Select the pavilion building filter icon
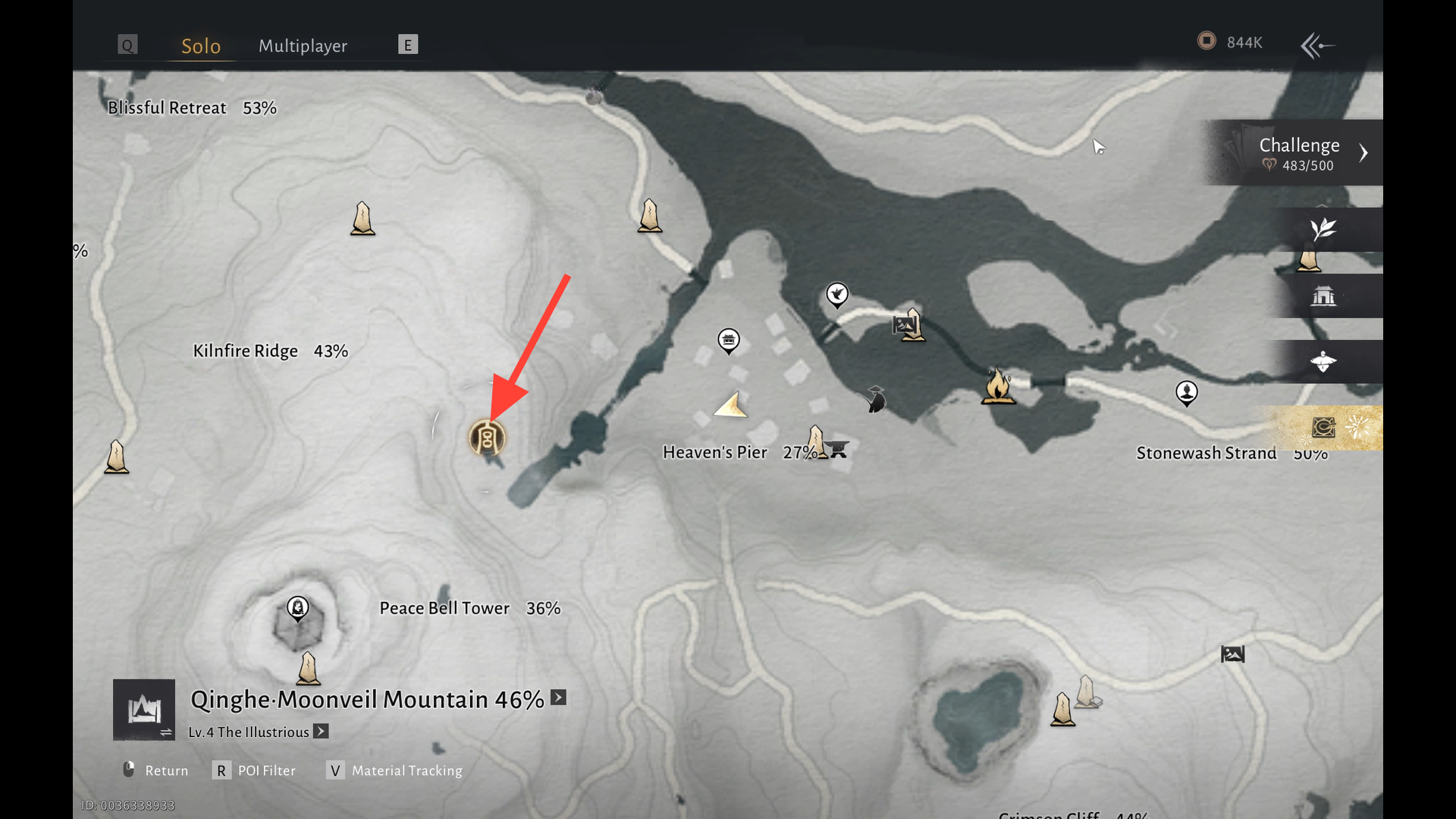The height and width of the screenshot is (819, 1456). coord(1323,296)
